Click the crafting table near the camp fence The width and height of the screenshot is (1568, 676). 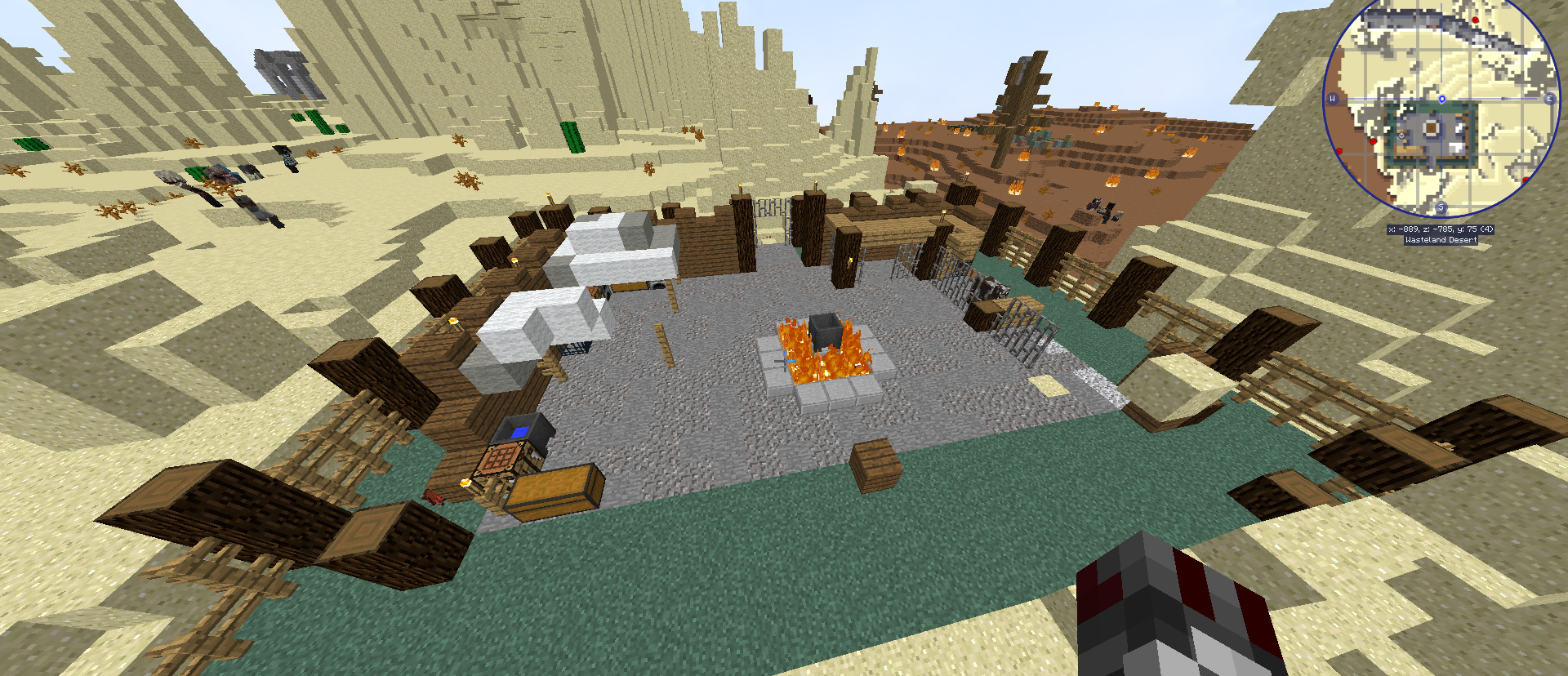[x=501, y=458]
